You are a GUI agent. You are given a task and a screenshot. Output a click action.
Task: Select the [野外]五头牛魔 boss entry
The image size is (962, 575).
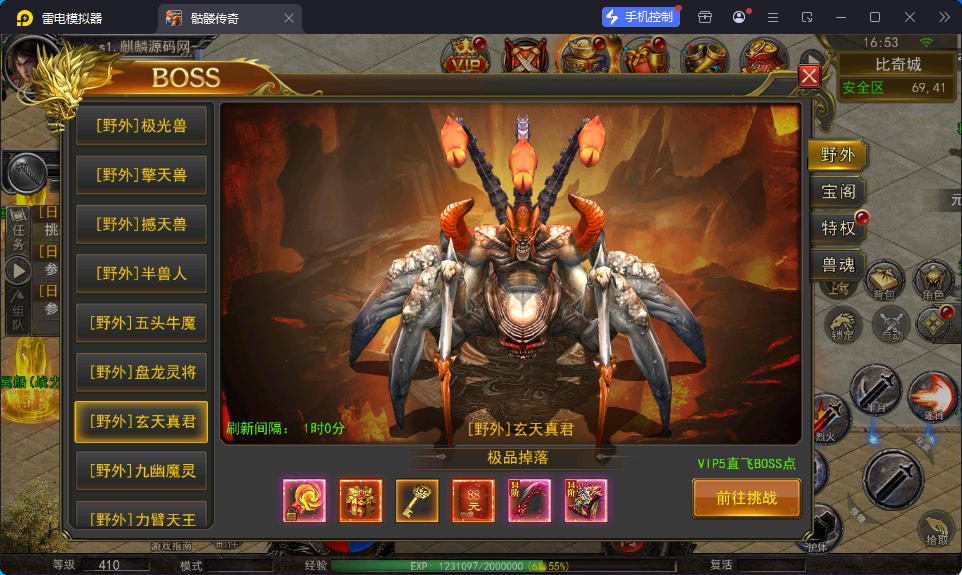coord(141,323)
